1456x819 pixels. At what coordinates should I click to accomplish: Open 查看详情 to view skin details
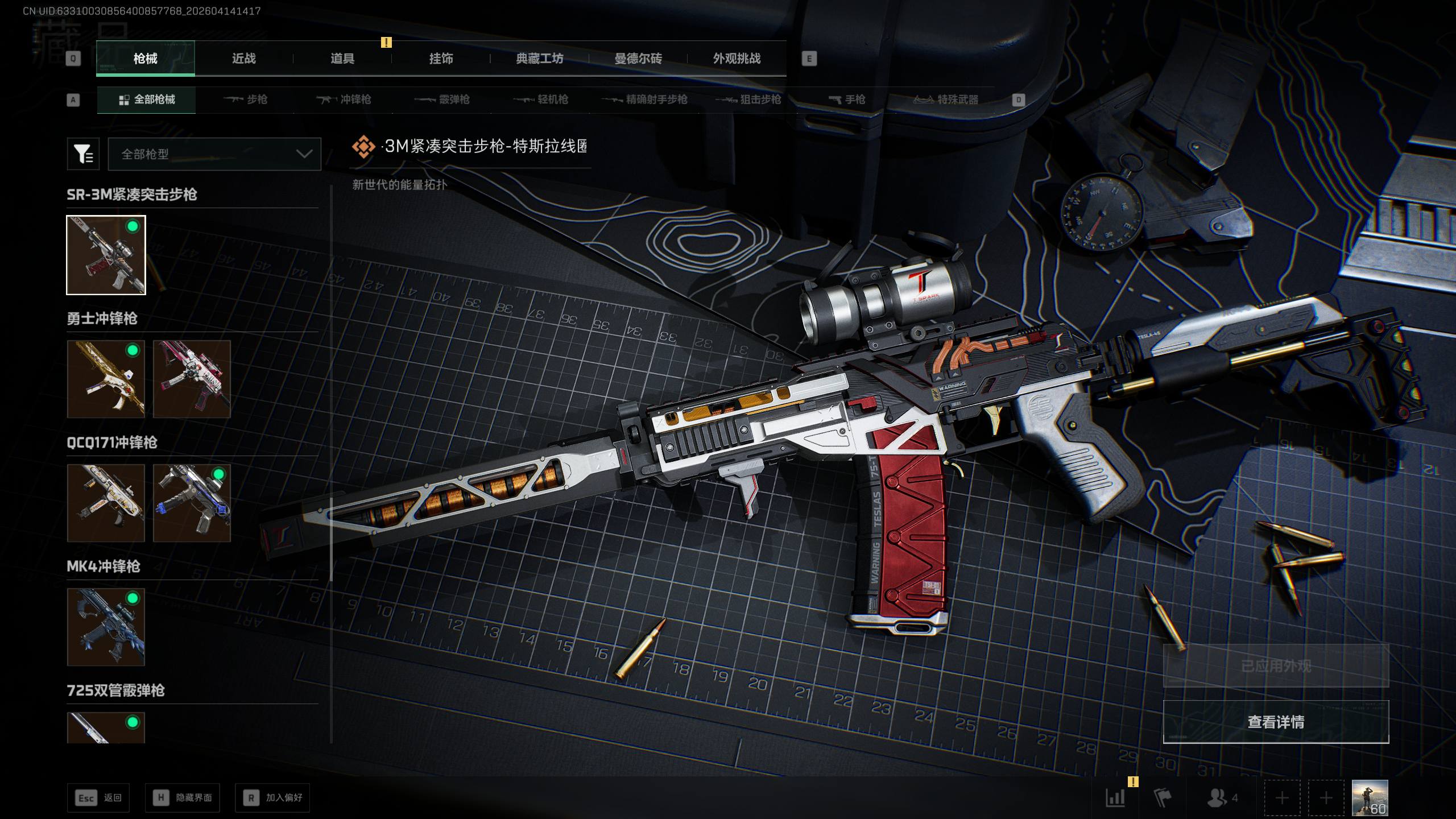pos(1276,722)
